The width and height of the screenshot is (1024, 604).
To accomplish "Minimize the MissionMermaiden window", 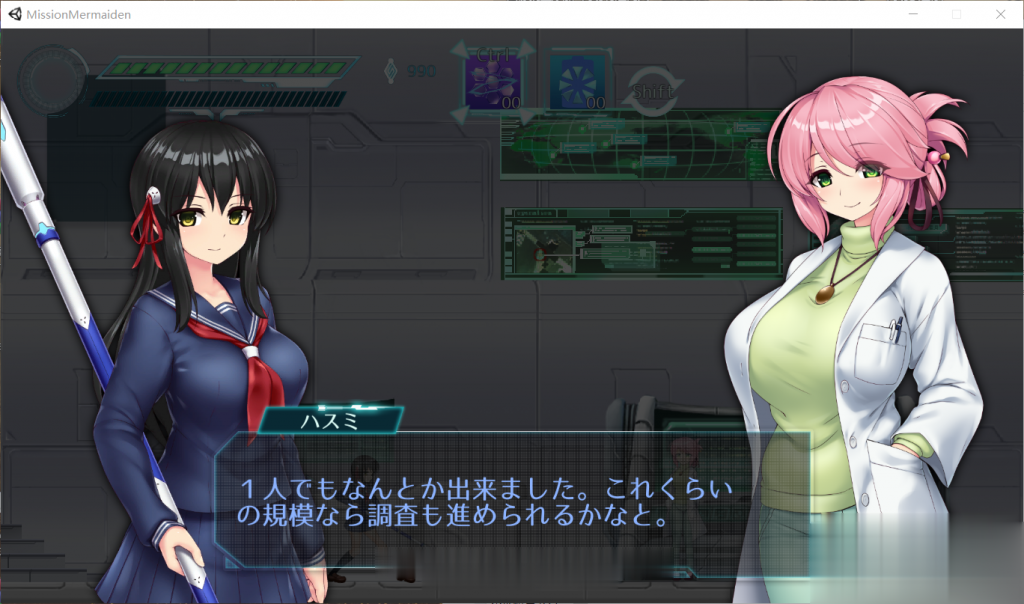I will click(912, 15).
